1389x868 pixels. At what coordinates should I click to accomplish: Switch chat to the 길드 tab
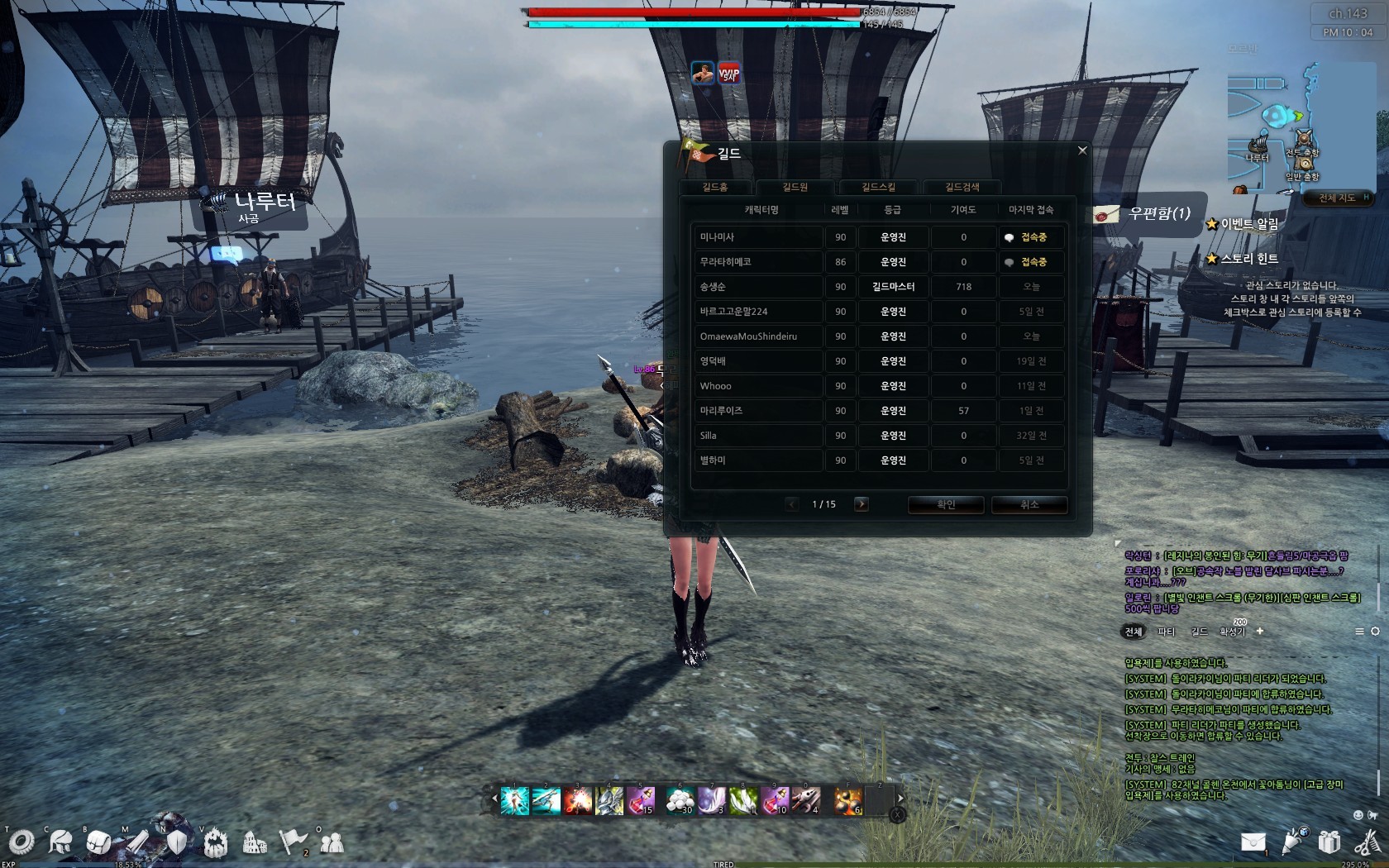coord(1199,632)
